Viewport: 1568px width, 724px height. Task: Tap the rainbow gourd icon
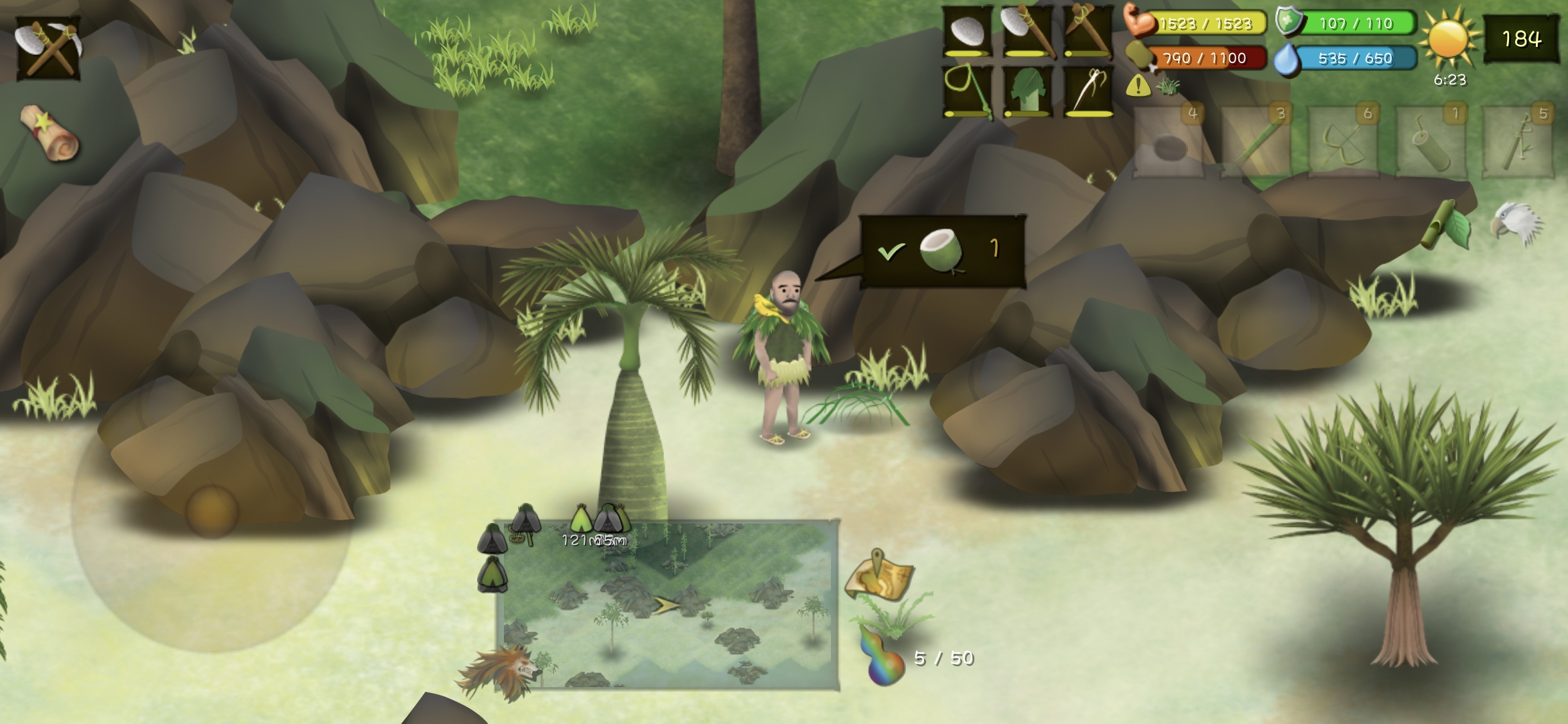(x=882, y=656)
